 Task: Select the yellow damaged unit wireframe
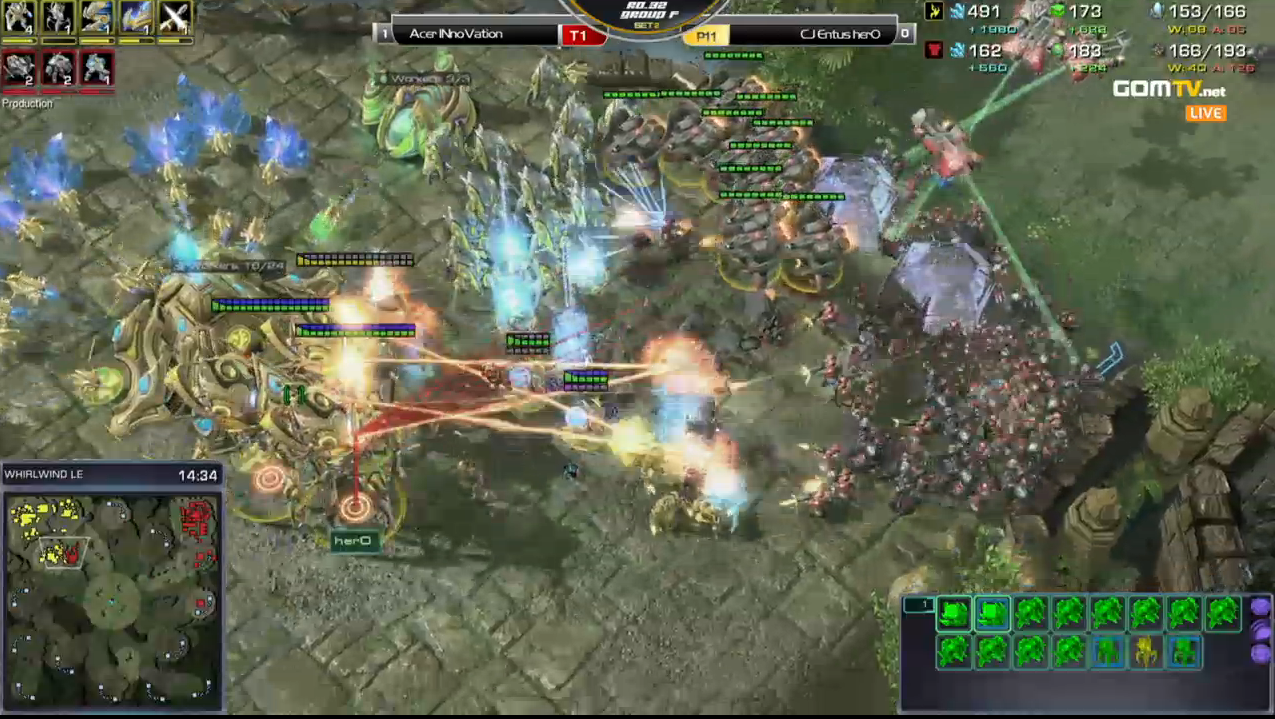pos(1145,652)
